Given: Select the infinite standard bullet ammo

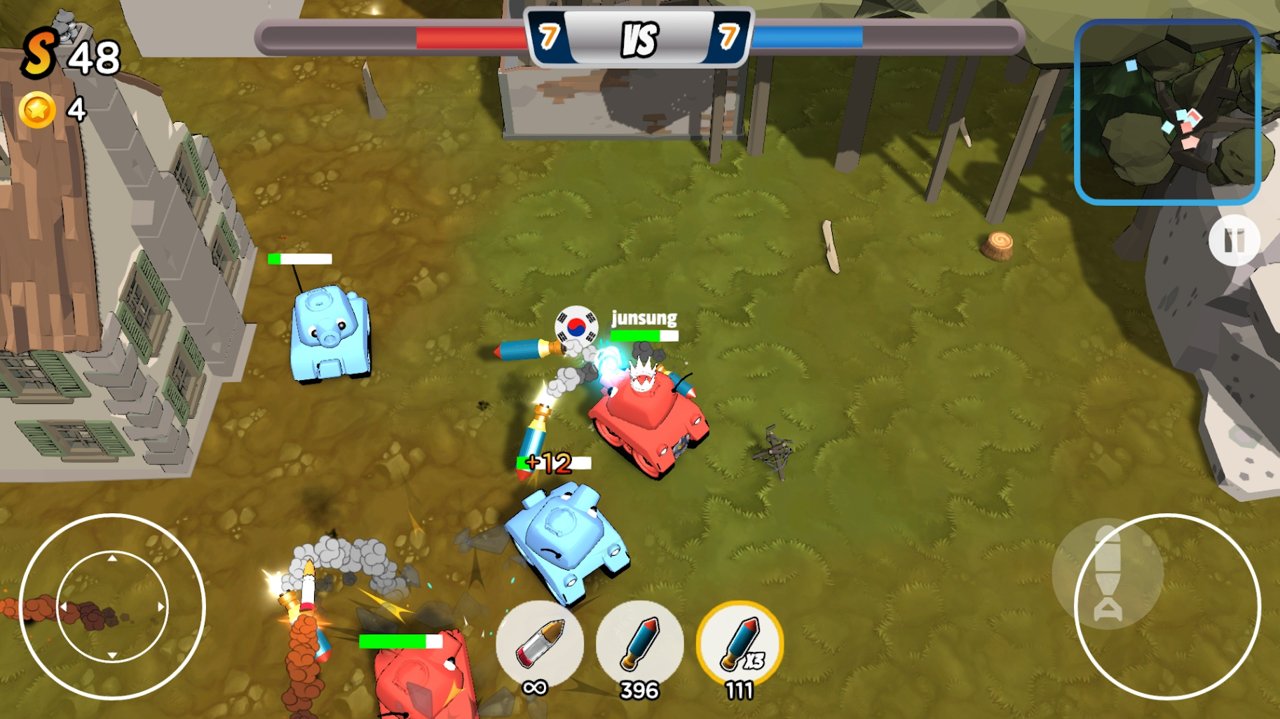Looking at the screenshot, I should click(539, 643).
